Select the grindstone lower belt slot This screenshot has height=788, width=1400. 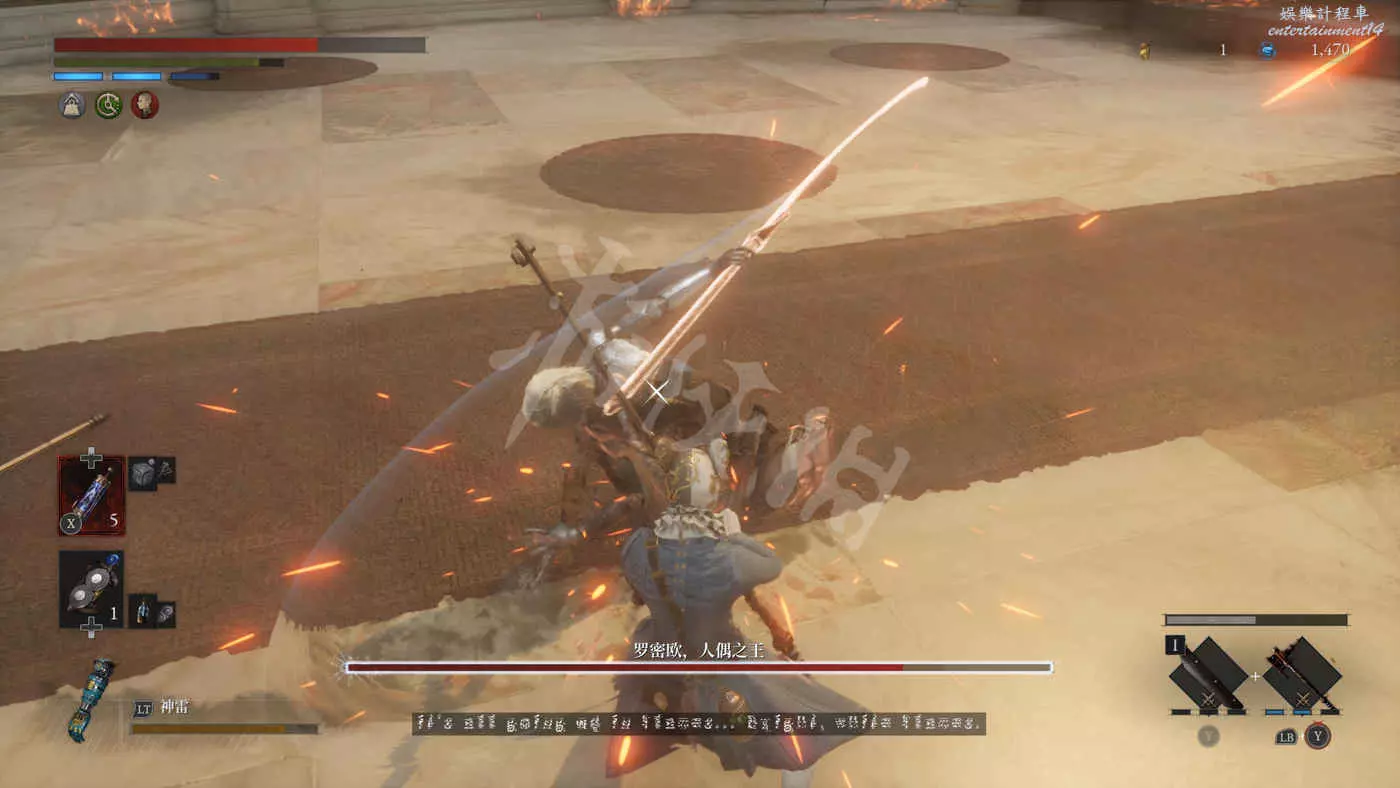[x=92, y=589]
